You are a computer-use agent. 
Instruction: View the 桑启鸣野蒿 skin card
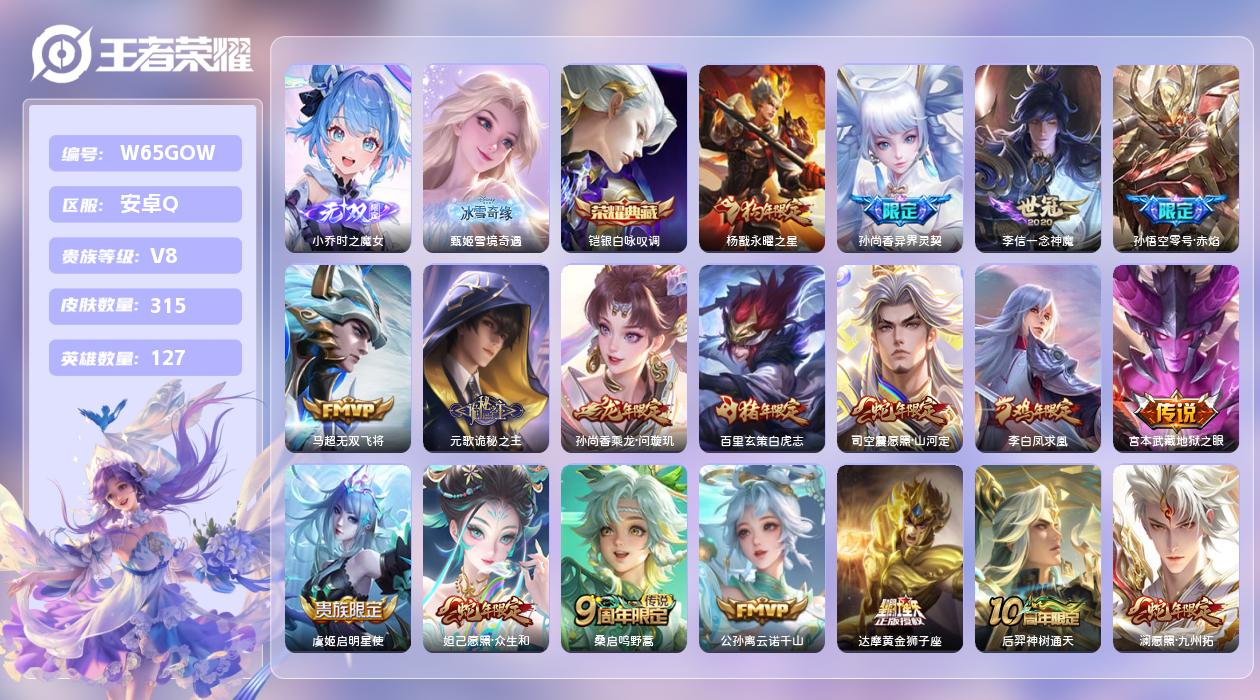pyautogui.click(x=624, y=558)
